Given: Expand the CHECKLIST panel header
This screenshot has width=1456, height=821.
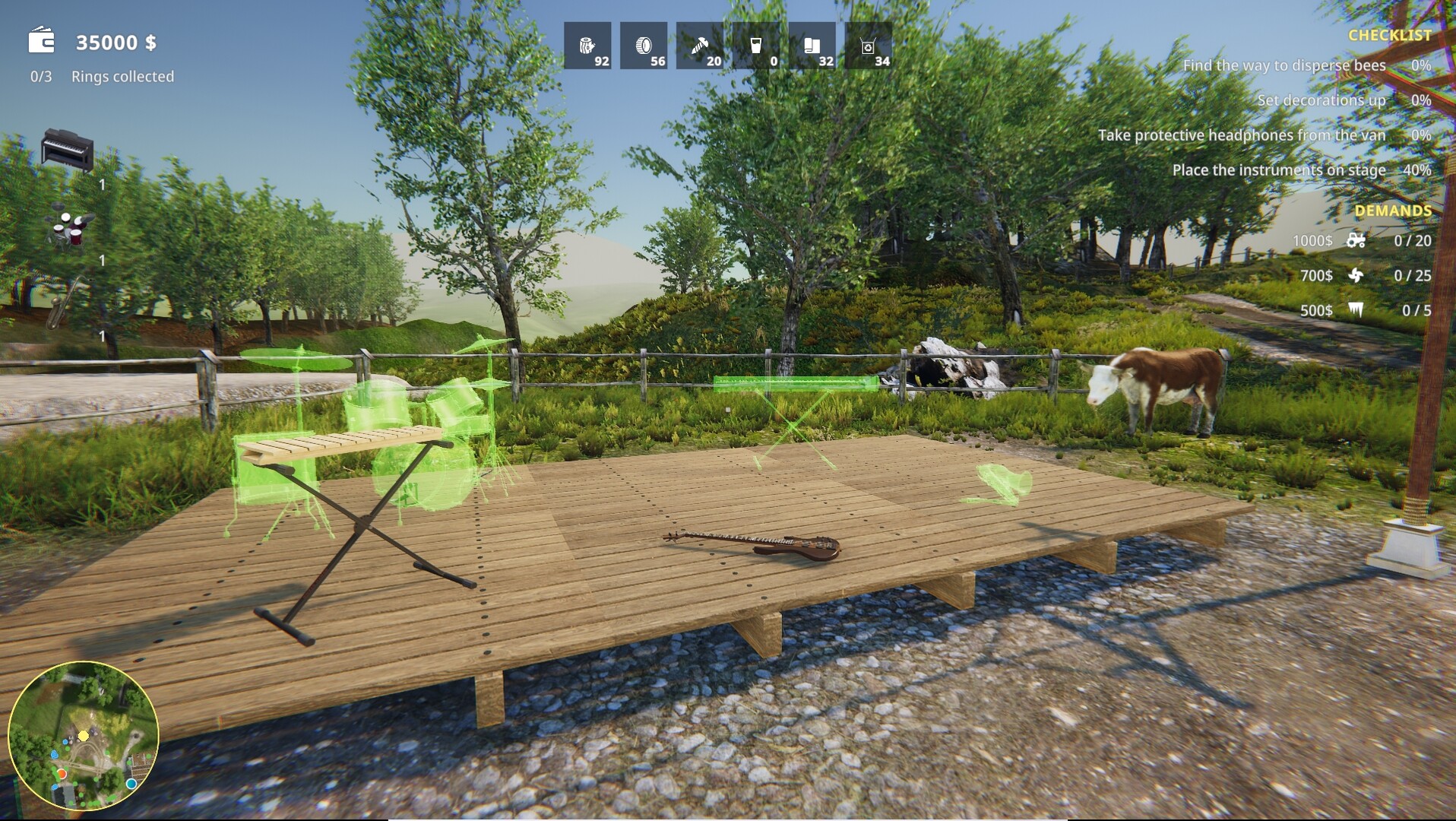Looking at the screenshot, I should 1390,35.
